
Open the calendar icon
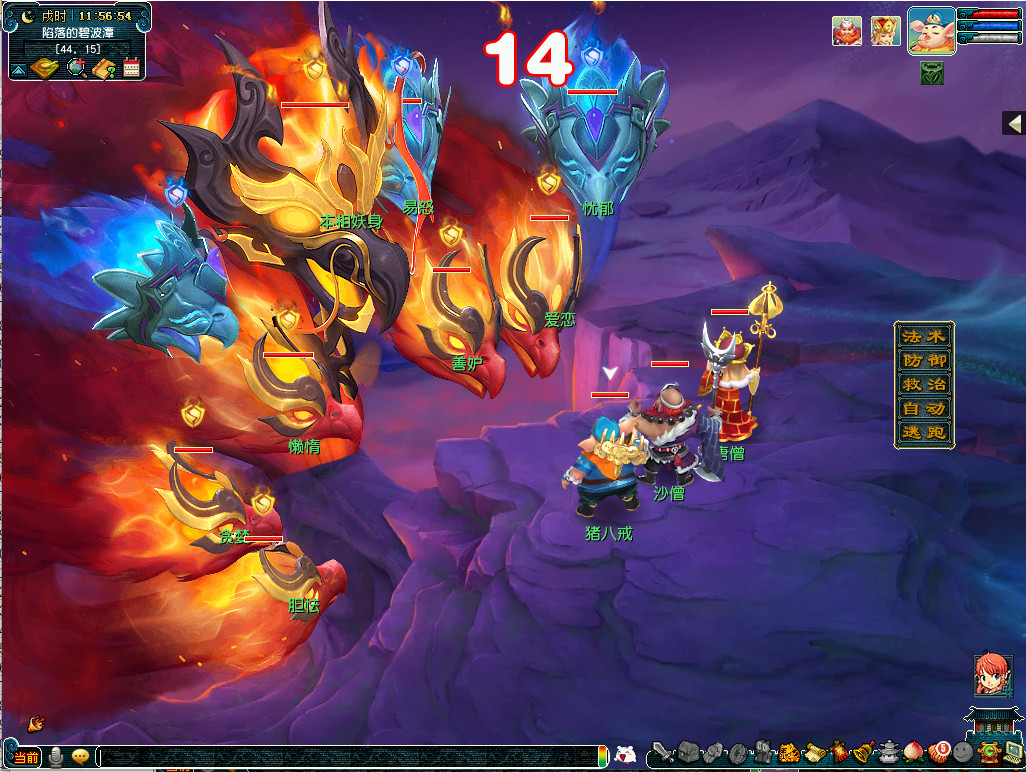point(131,68)
